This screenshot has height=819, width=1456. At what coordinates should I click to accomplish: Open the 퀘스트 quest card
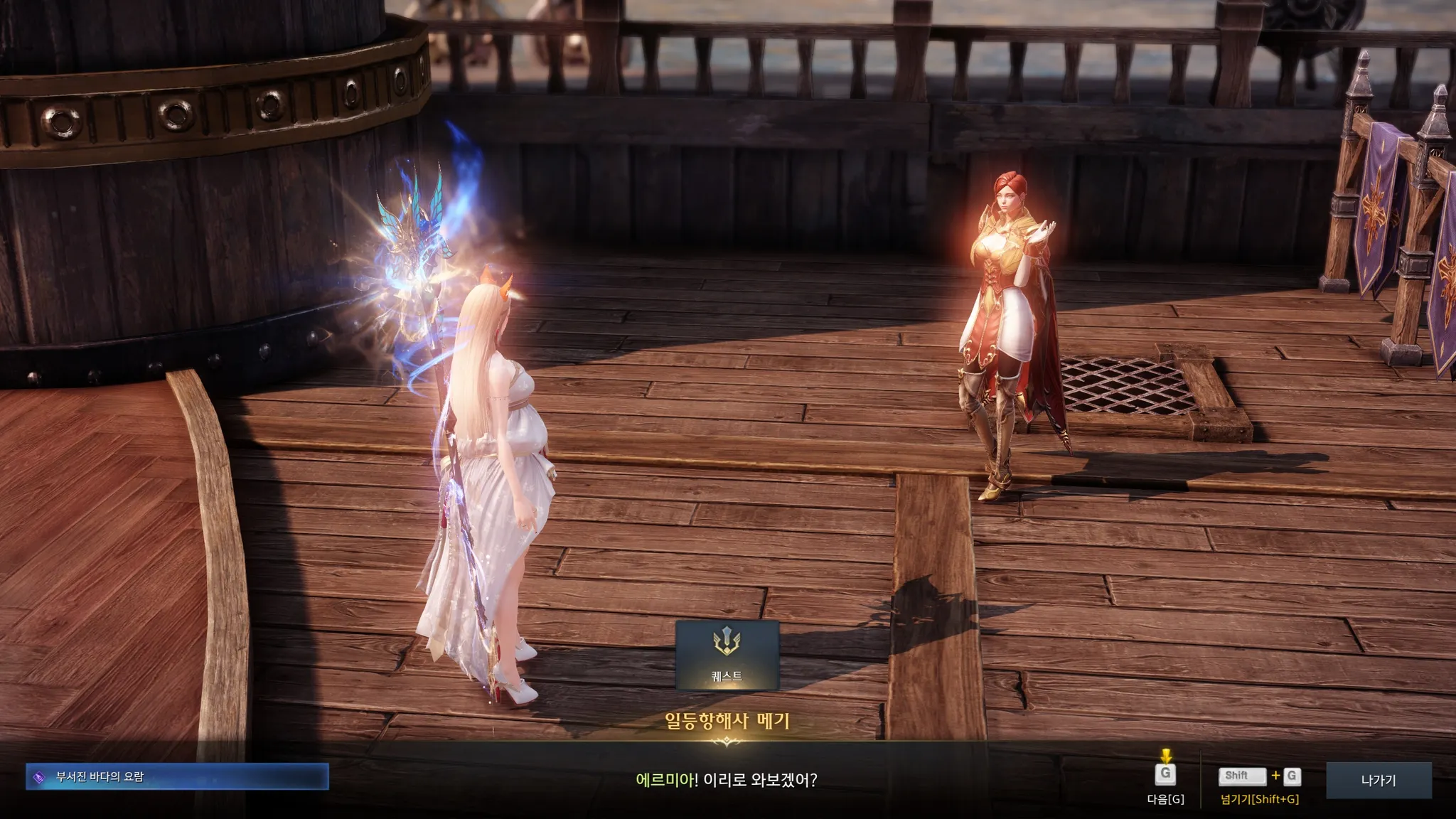tap(727, 655)
